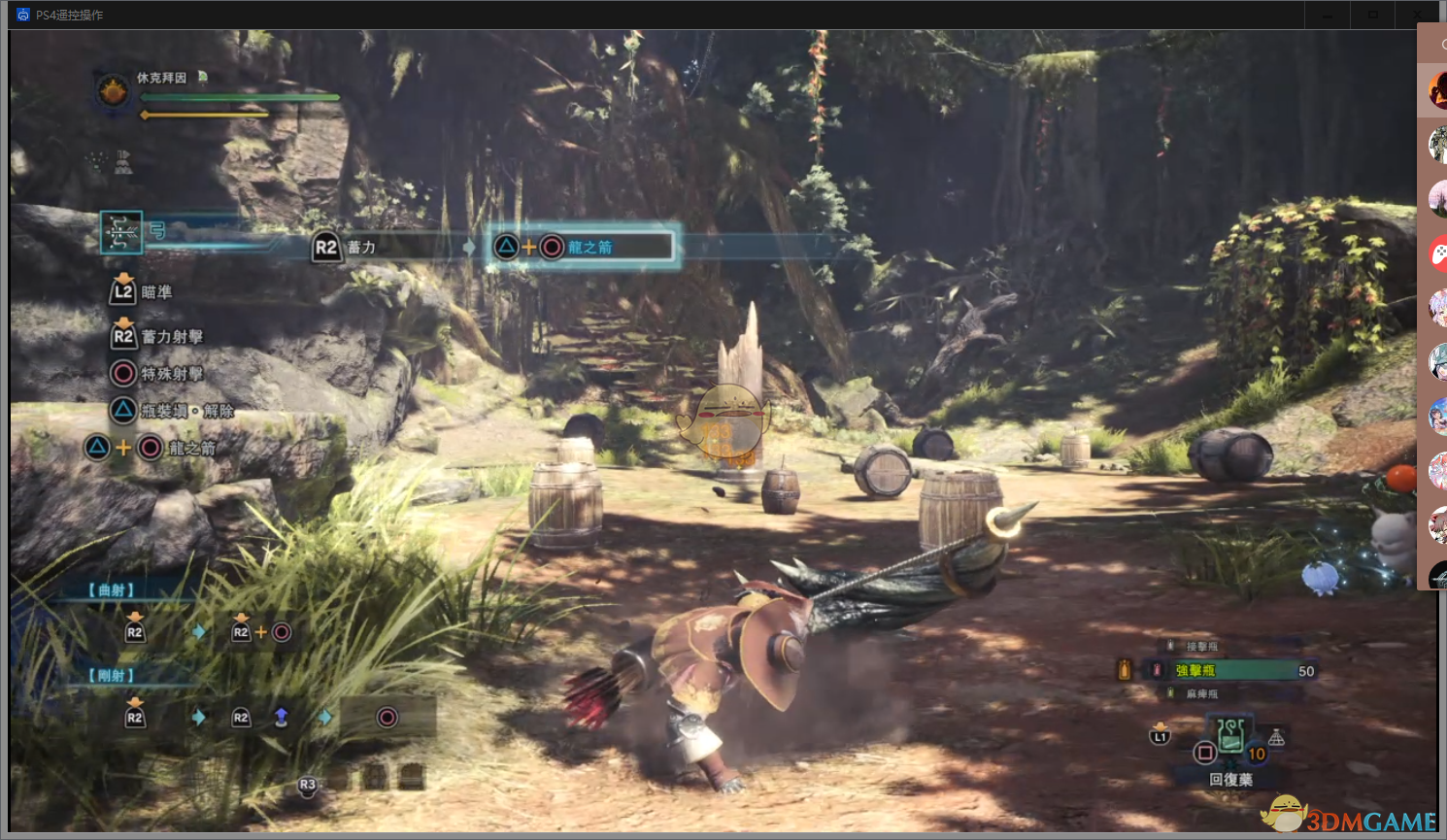Viewport: 1447px width, 840px height.
Task: Choose the 麻痺瓶 coating
Action: pyautogui.click(x=1201, y=693)
